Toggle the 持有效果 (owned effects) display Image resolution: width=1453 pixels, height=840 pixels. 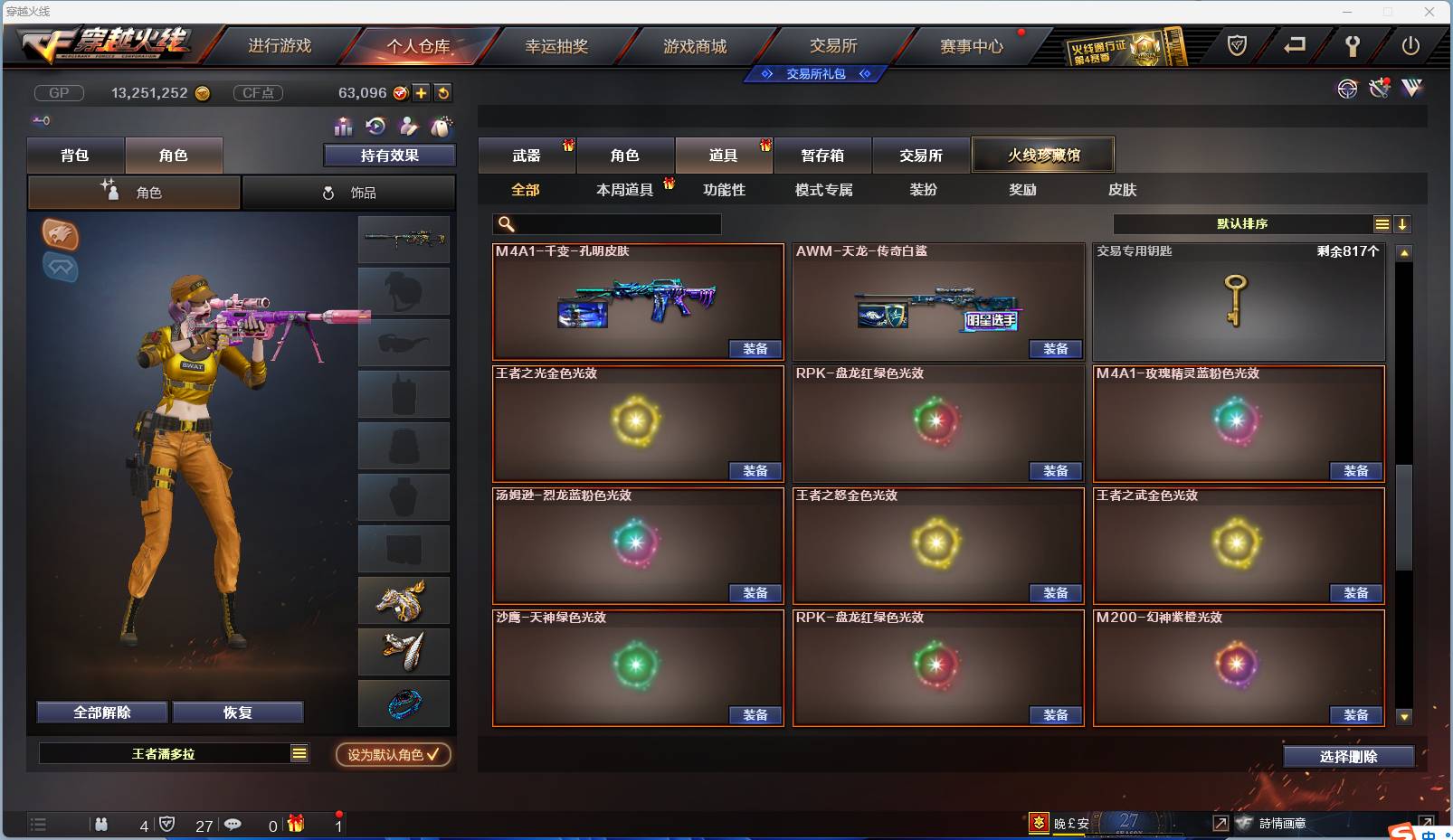tap(388, 155)
